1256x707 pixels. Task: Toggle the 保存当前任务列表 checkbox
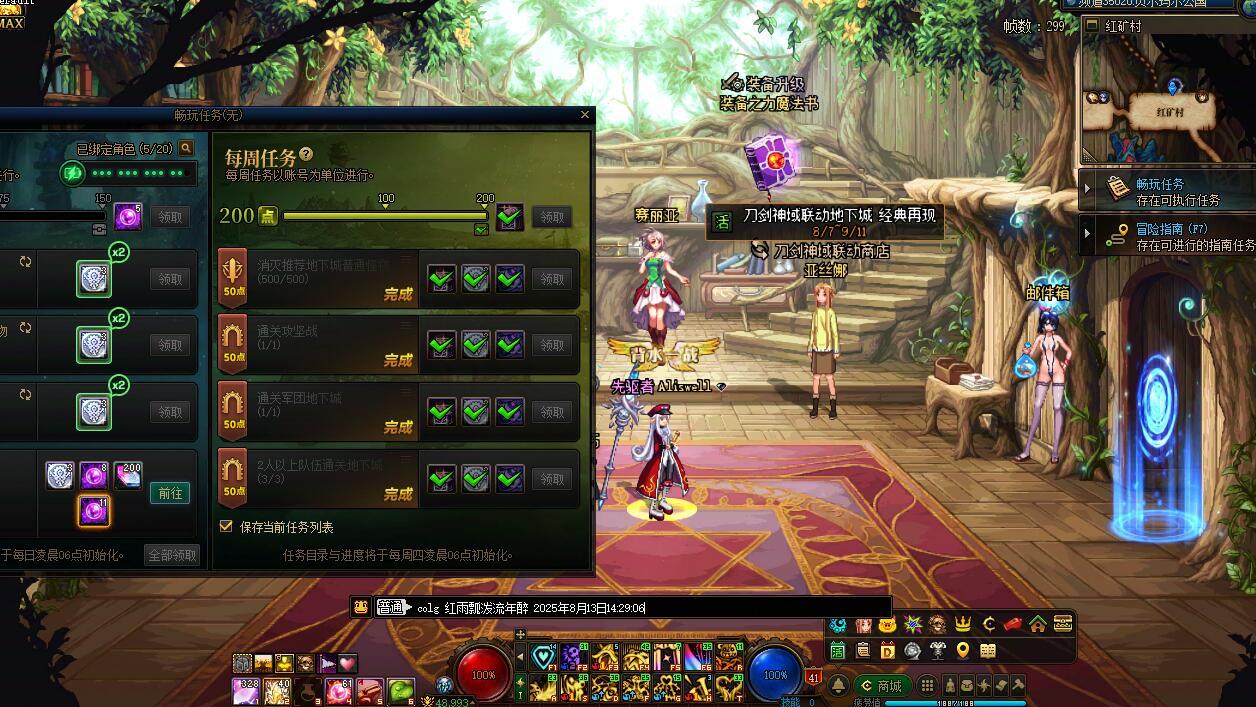coord(226,526)
